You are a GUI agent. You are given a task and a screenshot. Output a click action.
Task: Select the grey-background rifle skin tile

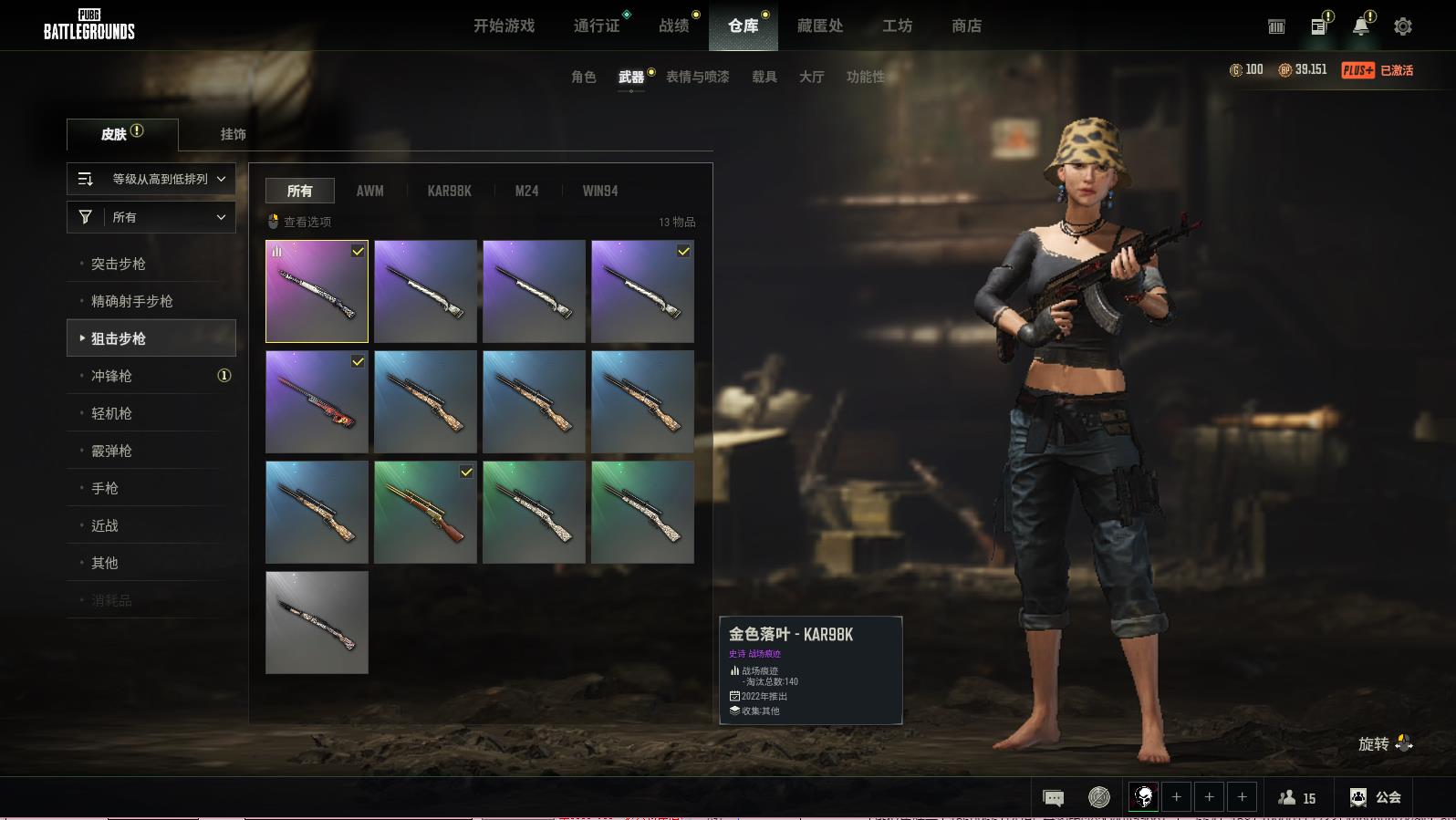pos(317,622)
